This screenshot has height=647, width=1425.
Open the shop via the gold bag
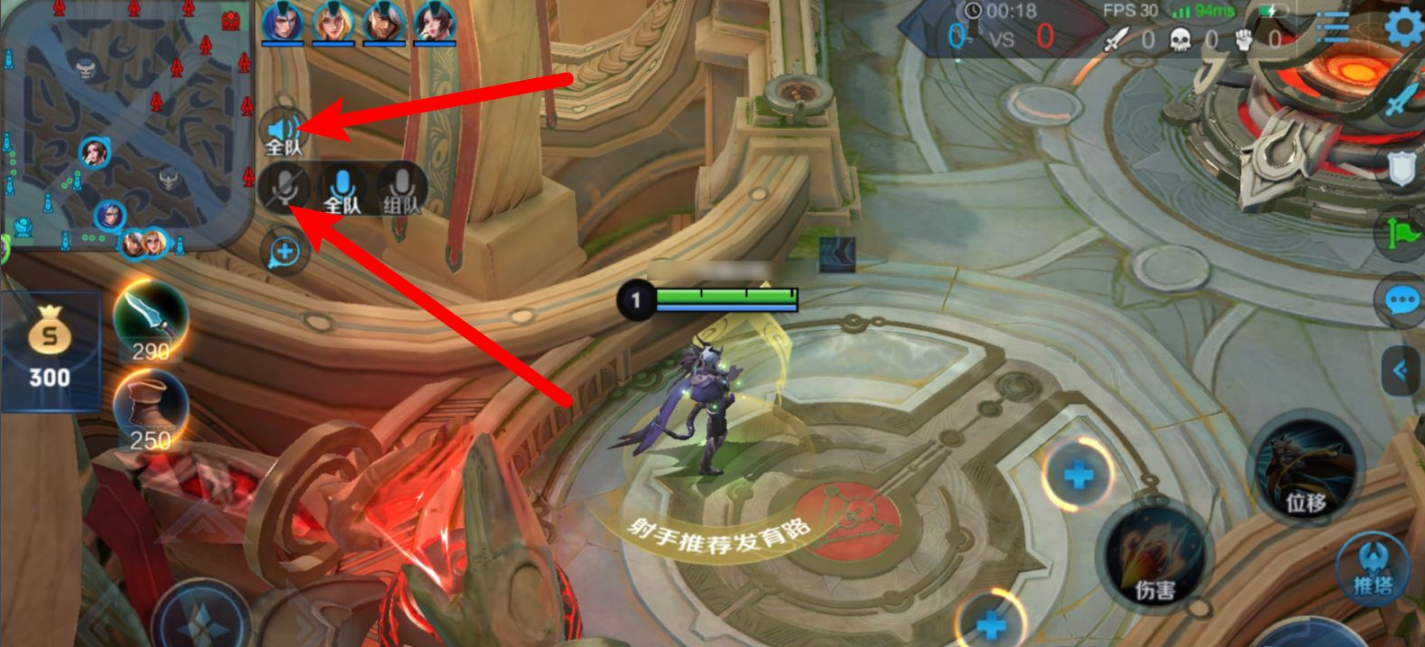[x=49, y=350]
